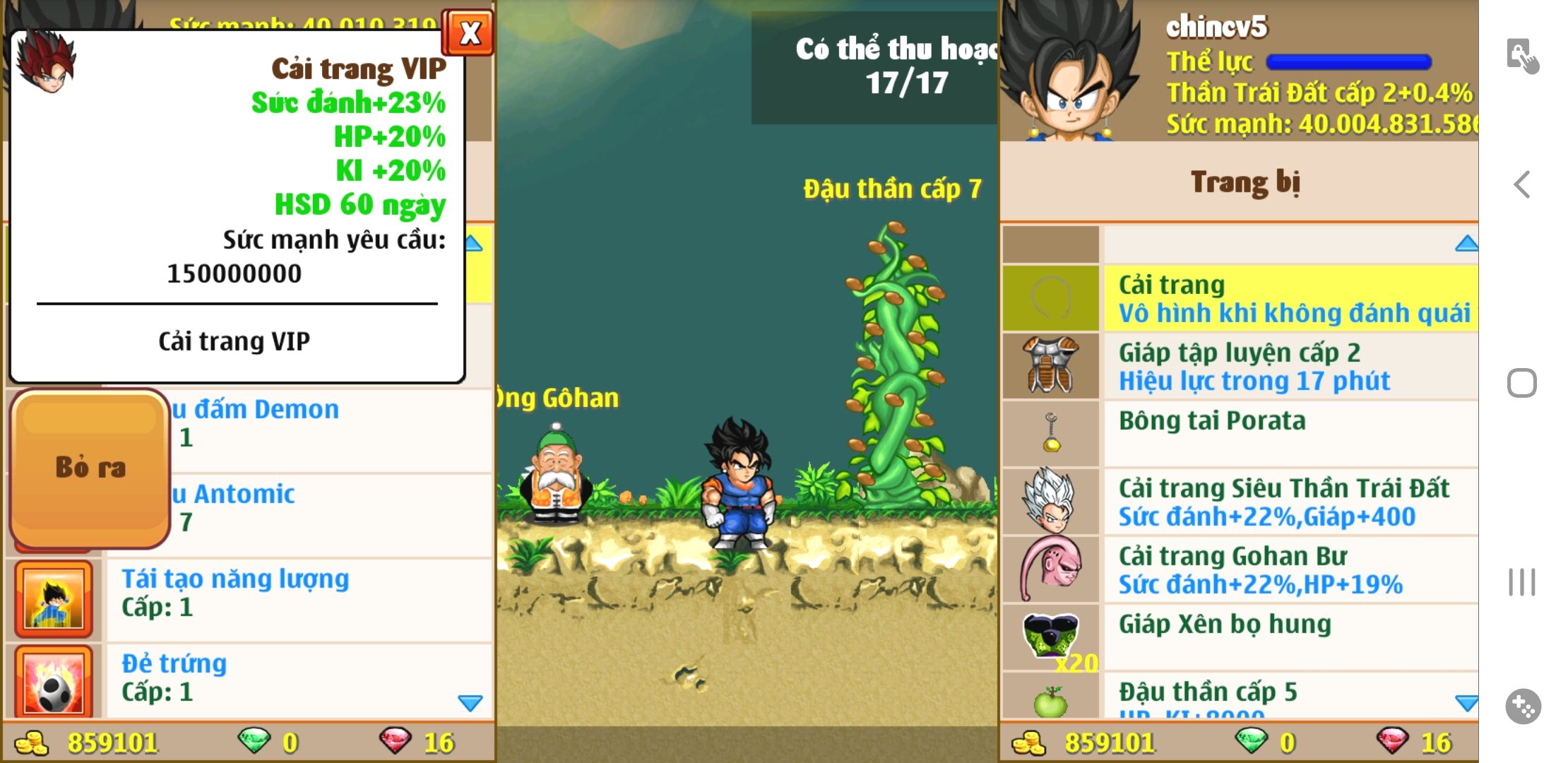Open the đấm Demon skill row

pyautogui.click(x=328, y=424)
